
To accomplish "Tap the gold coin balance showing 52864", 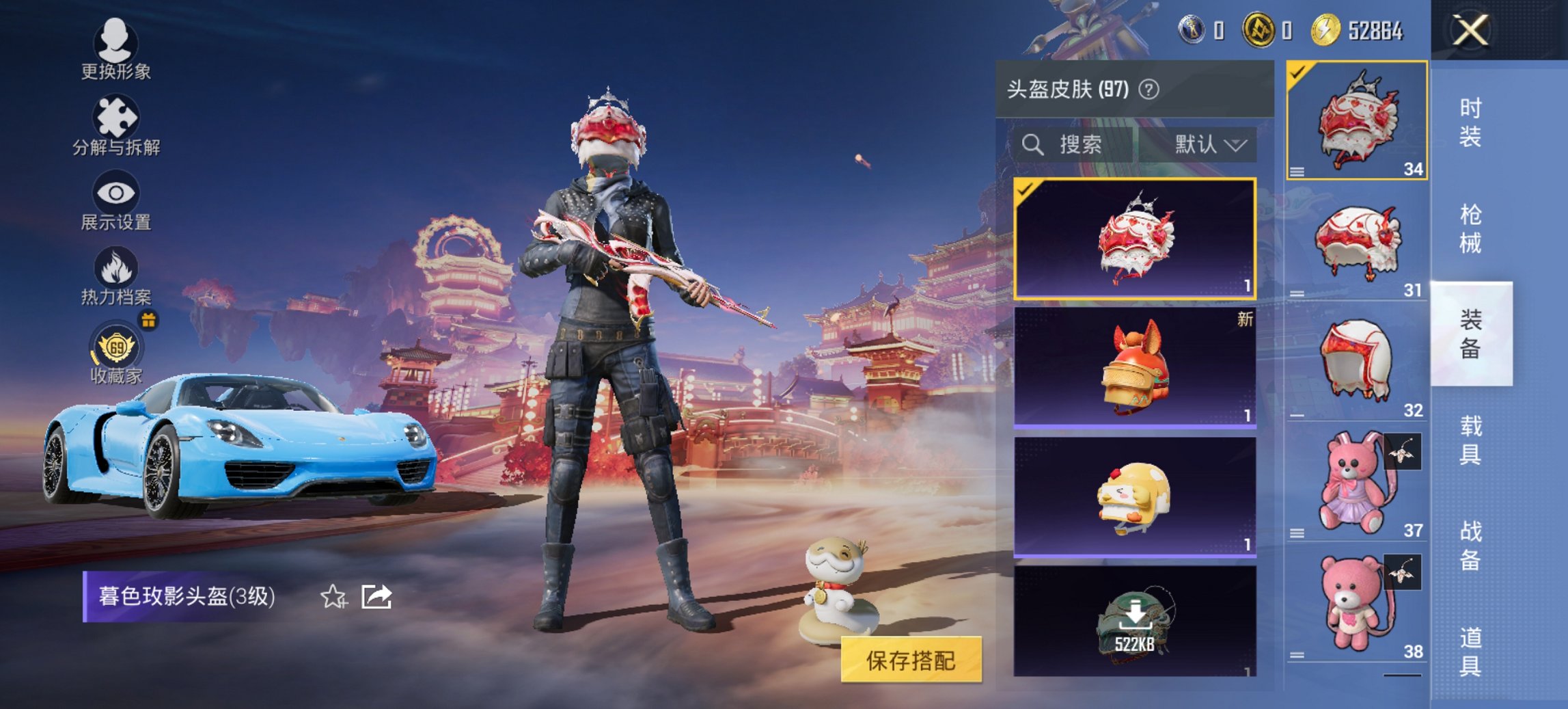I will 1356,30.
